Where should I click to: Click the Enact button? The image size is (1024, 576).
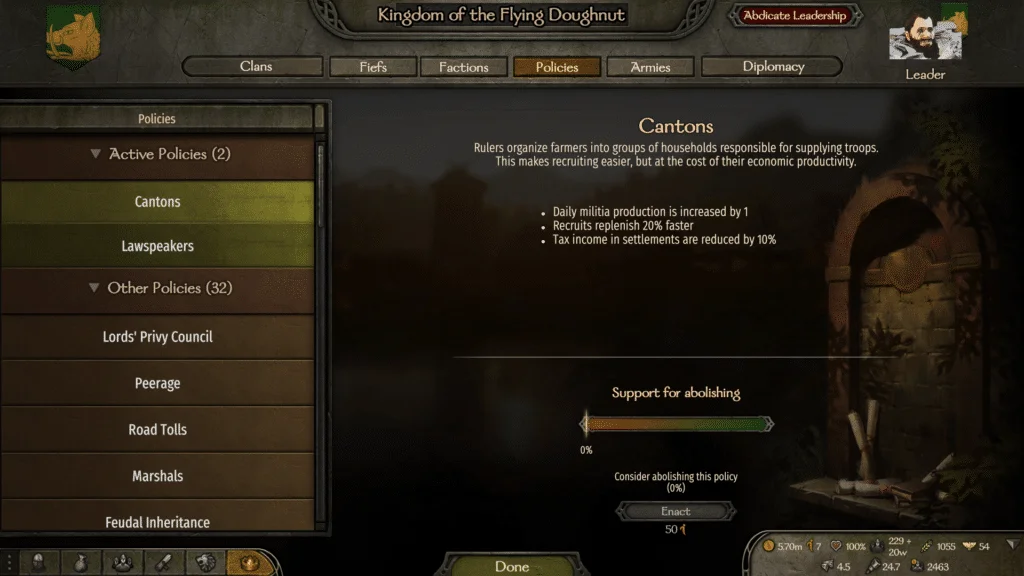click(x=676, y=511)
